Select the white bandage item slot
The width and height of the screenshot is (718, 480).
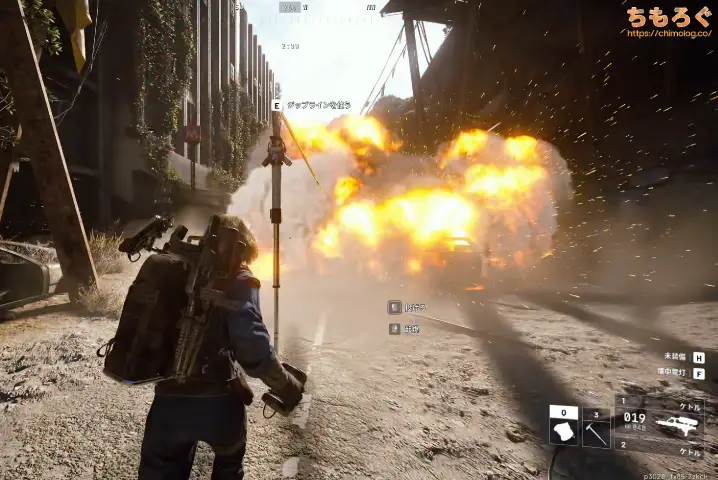tap(563, 432)
